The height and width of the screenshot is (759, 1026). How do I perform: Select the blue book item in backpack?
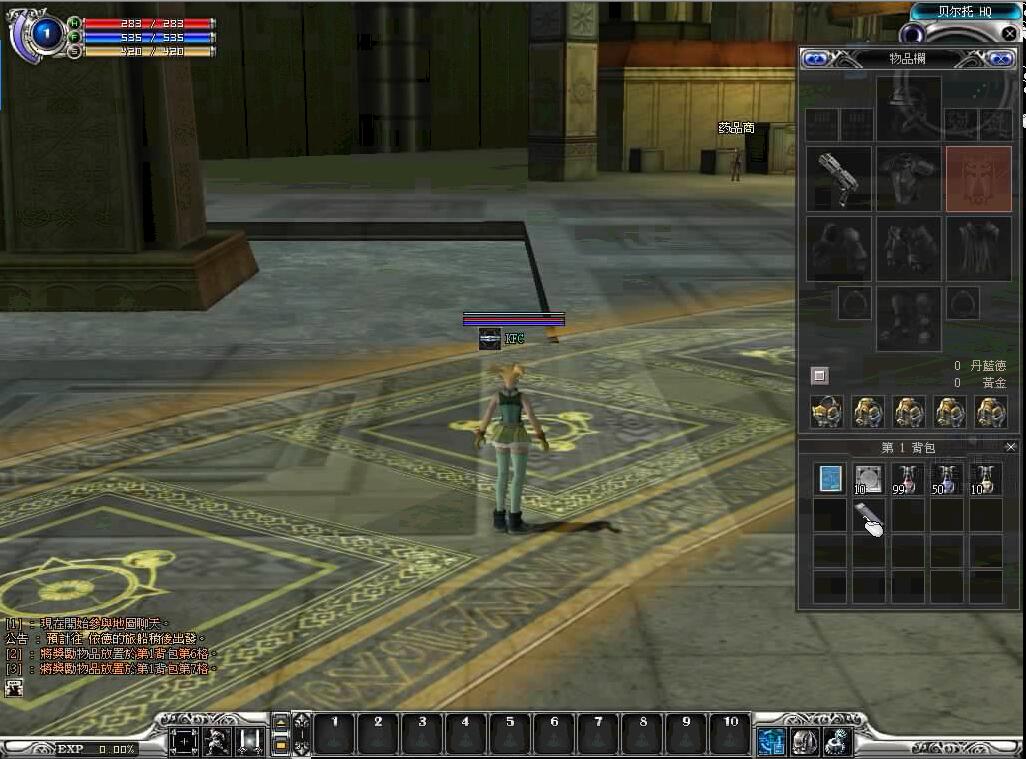click(x=830, y=479)
